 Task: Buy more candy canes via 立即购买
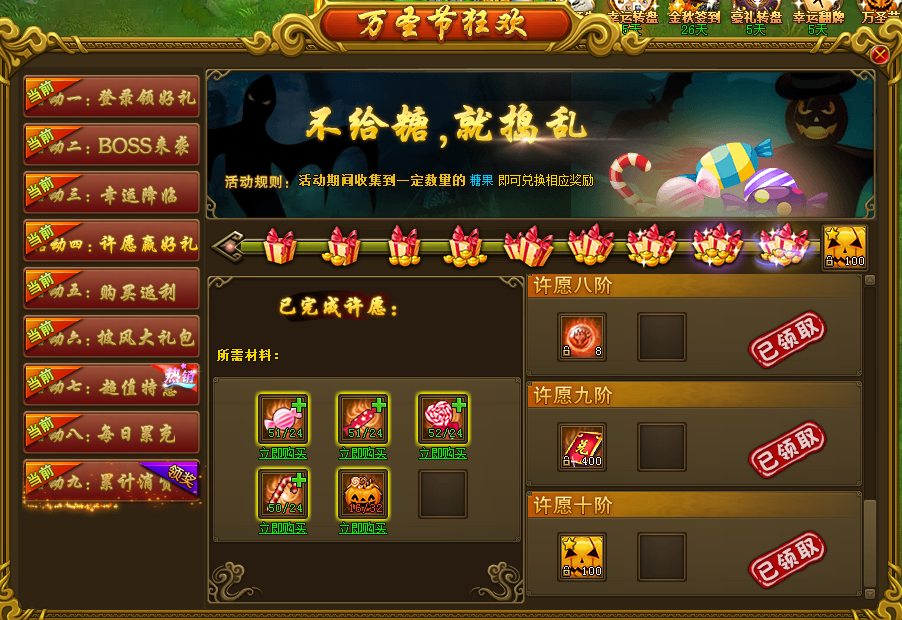(x=283, y=528)
